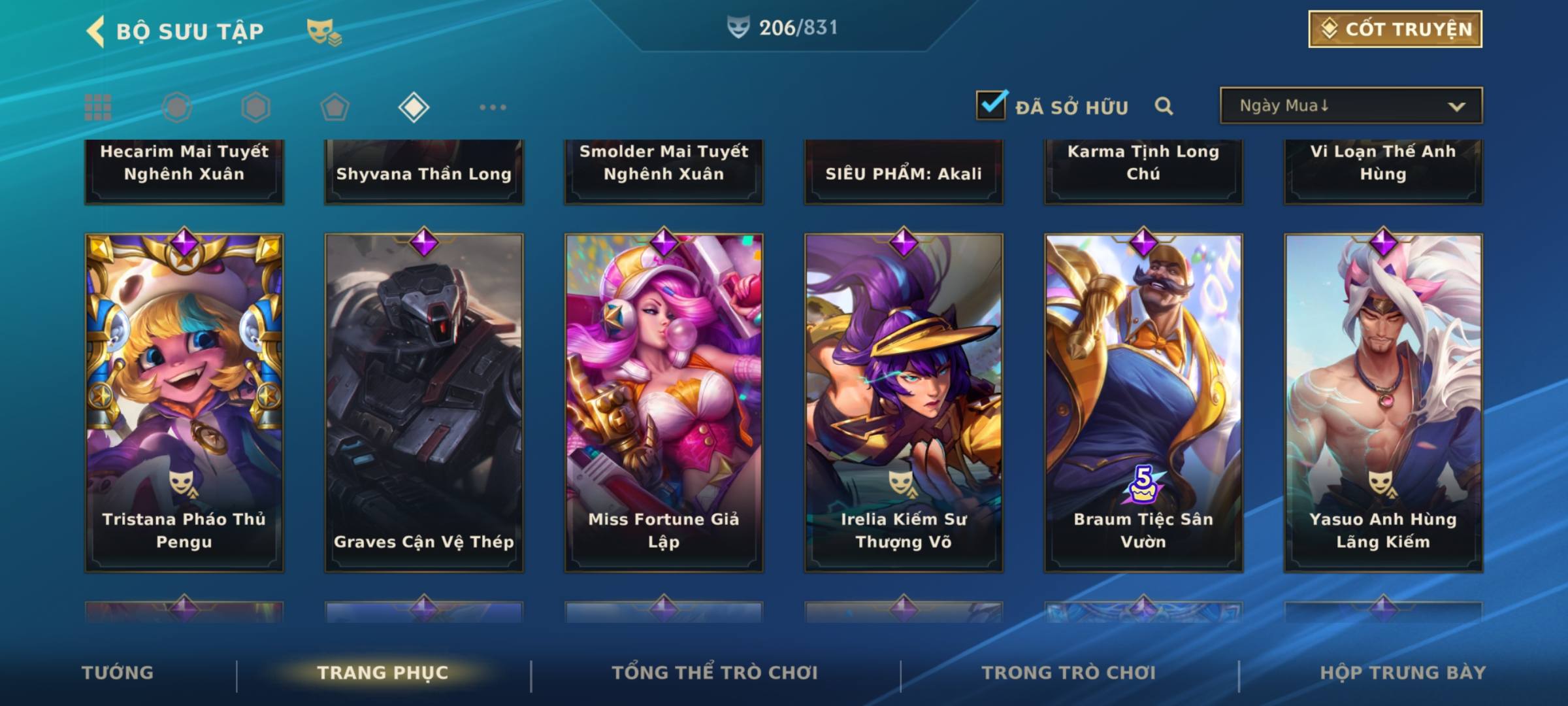Select Graves Cận Vệ Thép skin
Viewport: 1568px width, 706px height.
(x=424, y=402)
